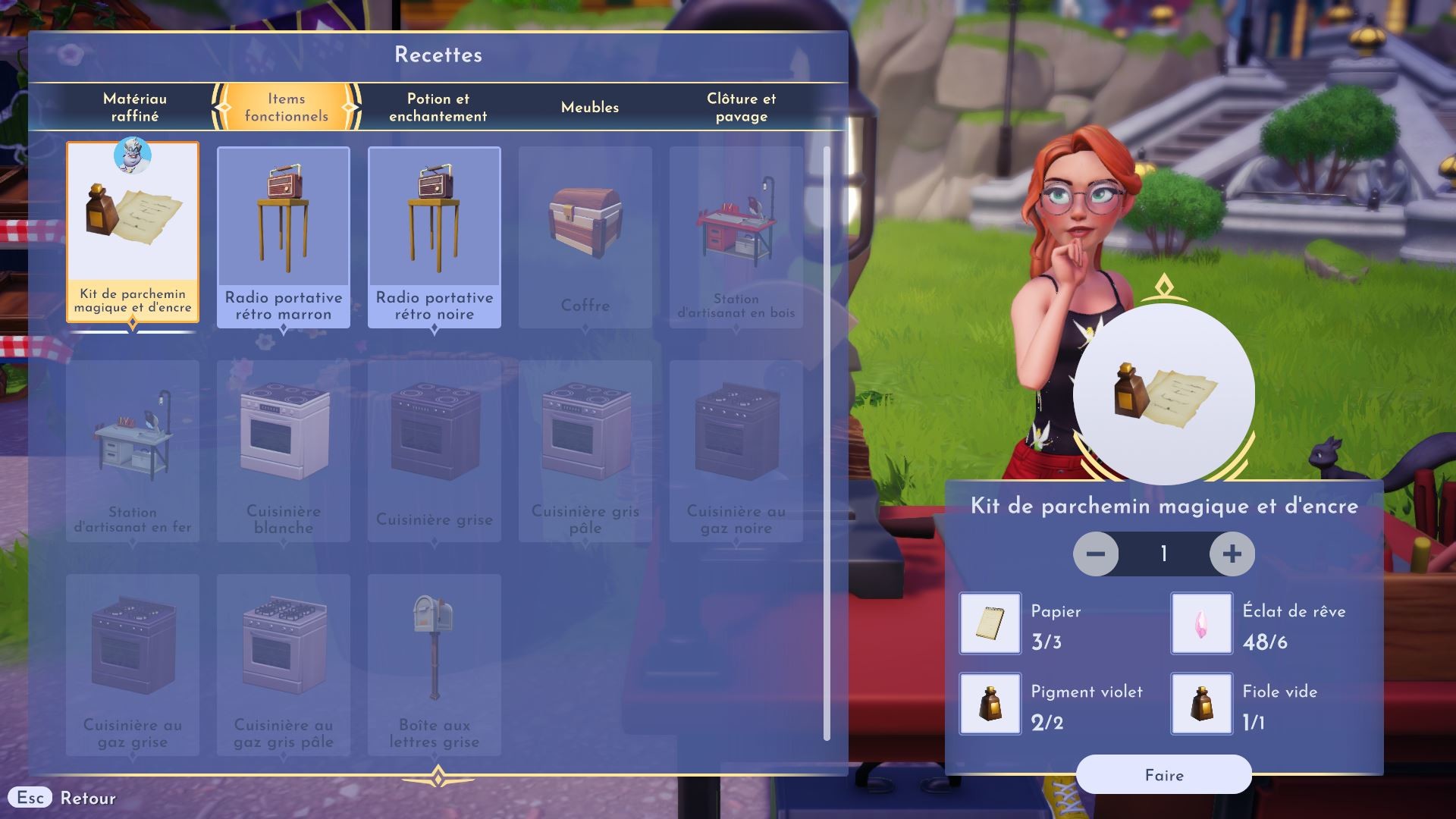1456x819 pixels.
Task: Show the Clôture et pavage tab
Action: tap(741, 107)
